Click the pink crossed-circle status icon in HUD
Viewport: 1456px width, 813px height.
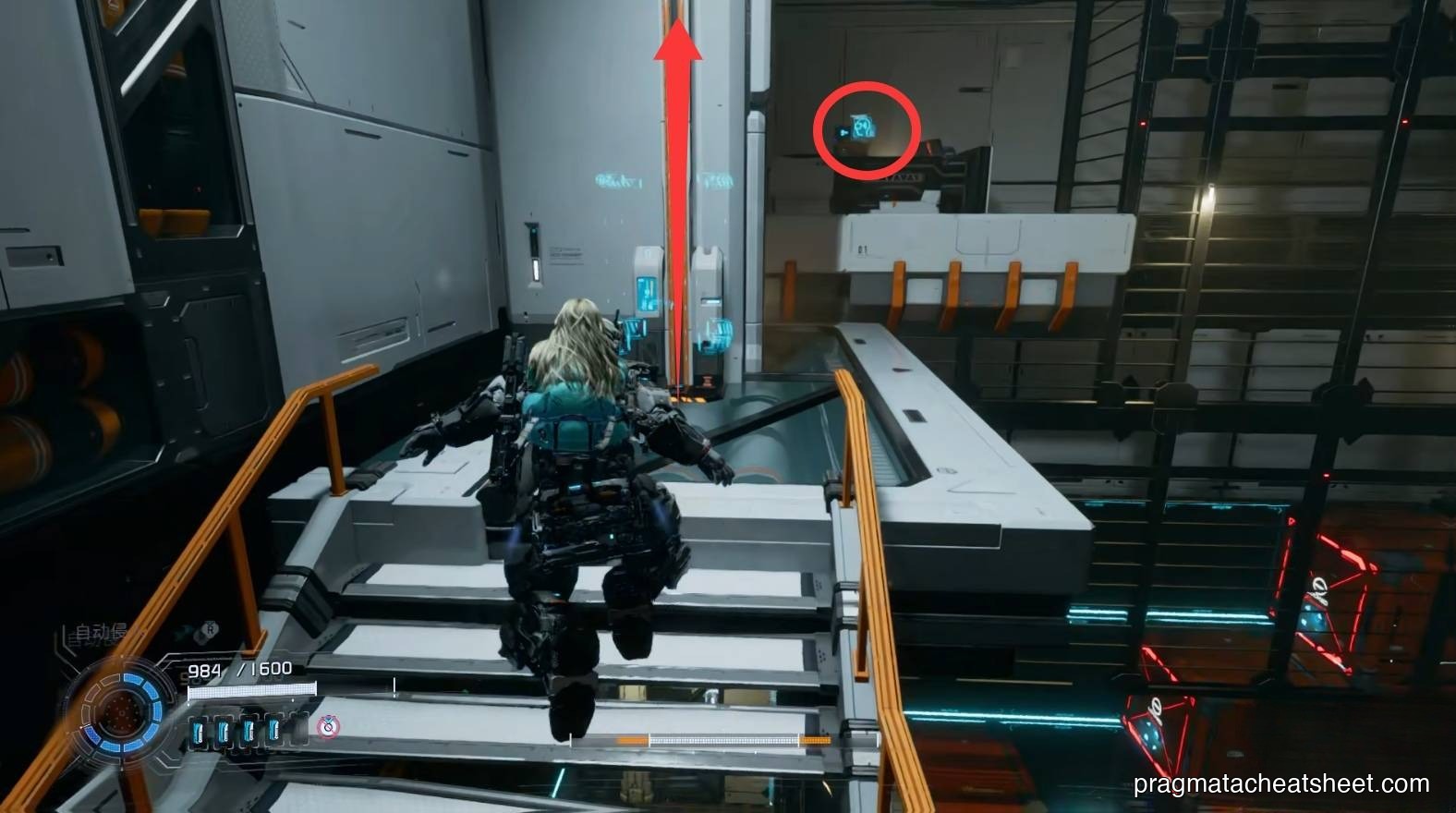point(328,728)
